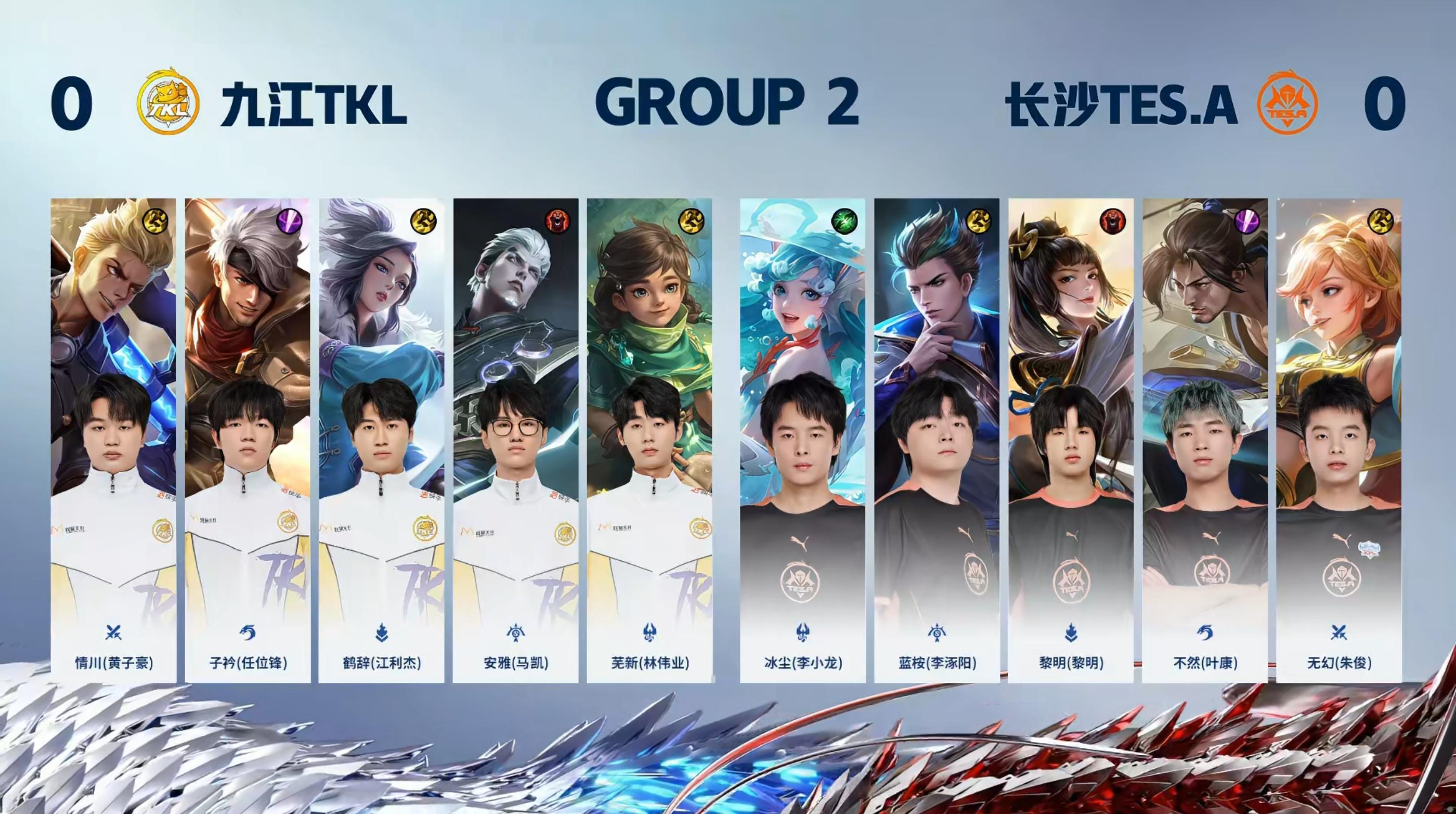The height and width of the screenshot is (814, 1456).
Task: Select 冰尘(李小龙) player card
Action: click(802, 440)
